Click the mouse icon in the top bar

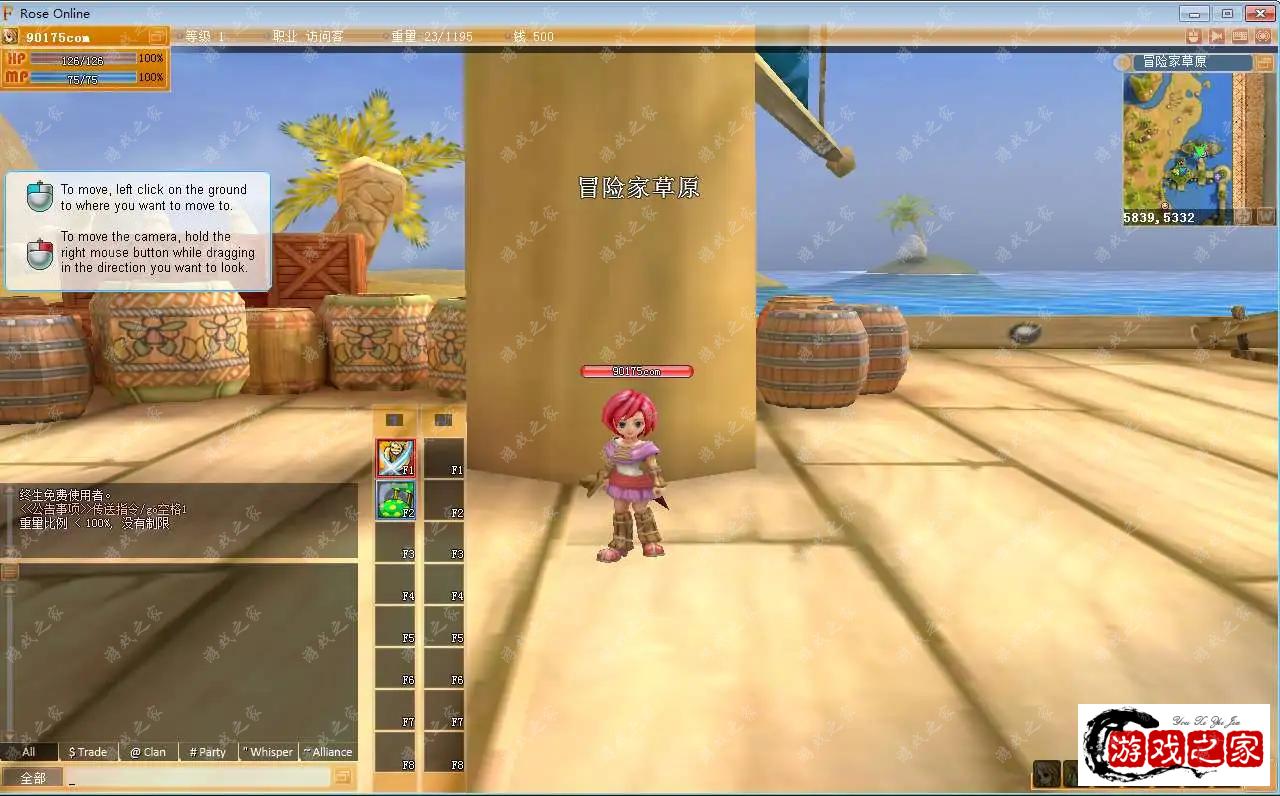[x=1192, y=36]
